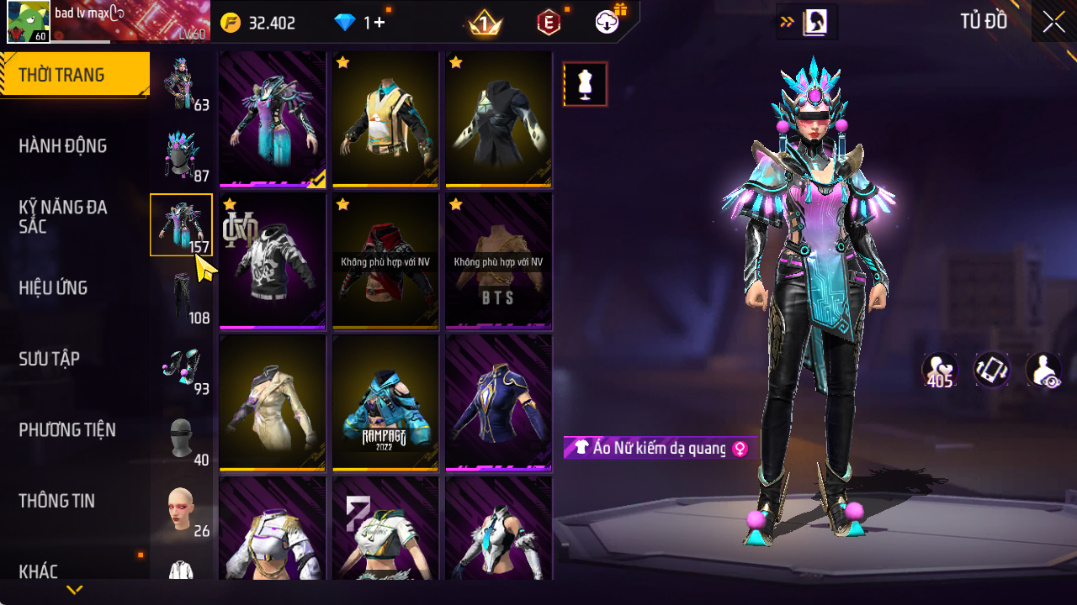This screenshot has height=605, width=1077.
Task: Add diamonds using the diamond counter
Action: pos(373,23)
